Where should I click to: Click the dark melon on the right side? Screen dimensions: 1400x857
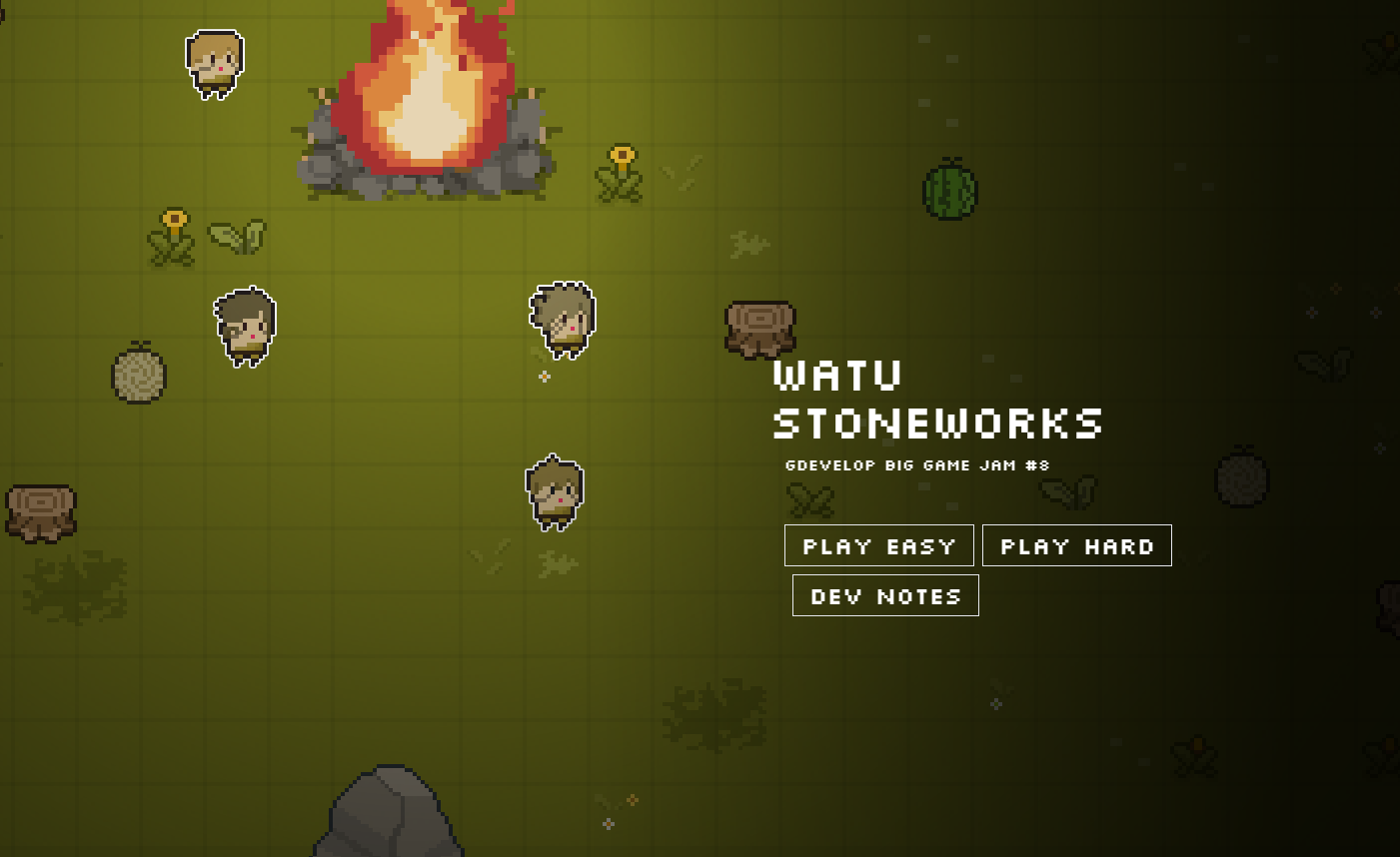[x=1242, y=477]
